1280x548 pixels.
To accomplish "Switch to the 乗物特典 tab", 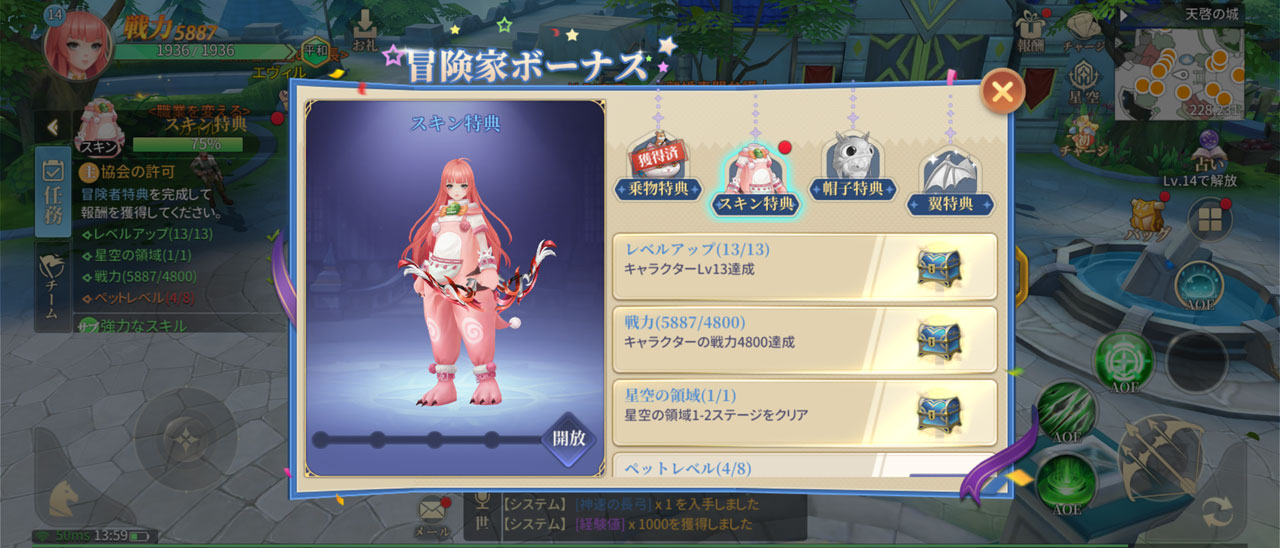I will pos(659,171).
